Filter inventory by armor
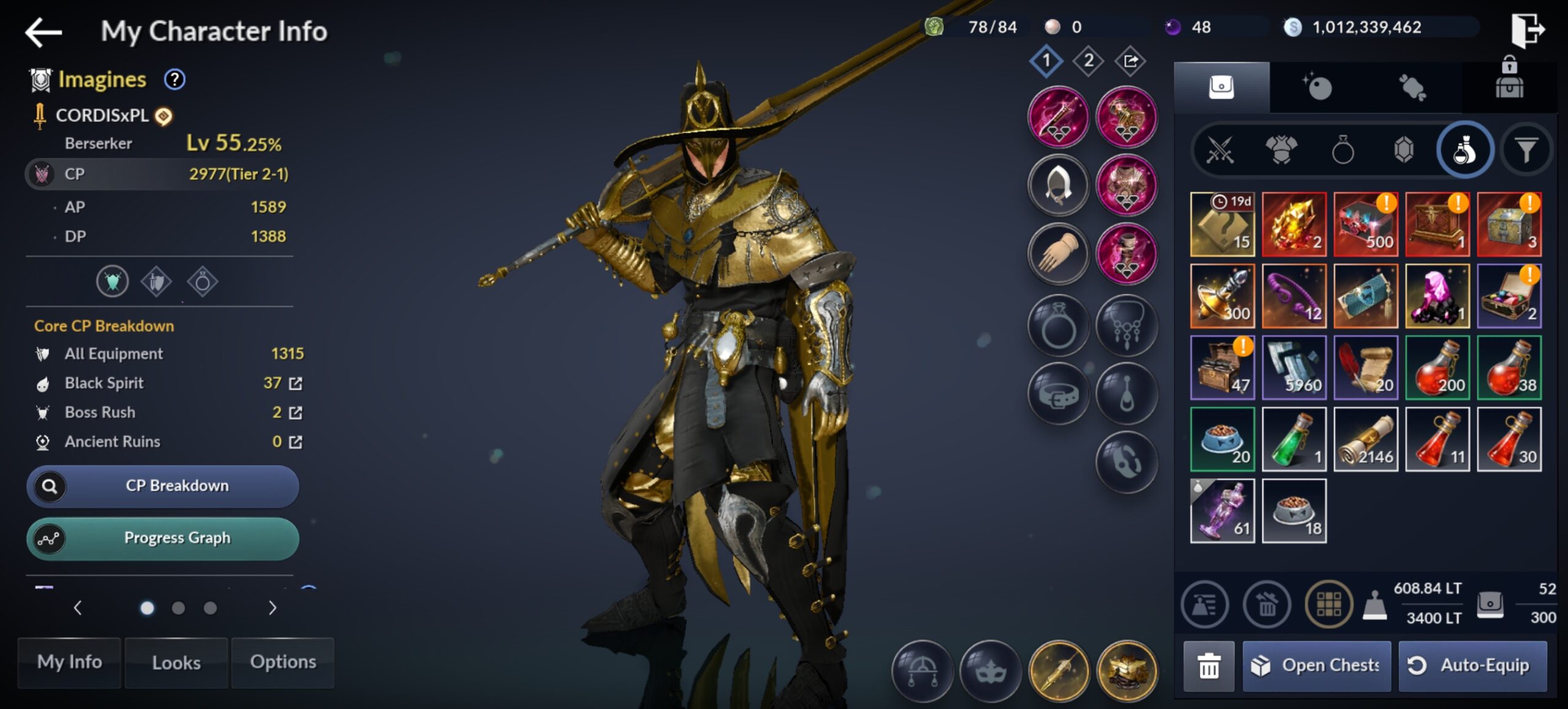1568x709 pixels. (1281, 150)
